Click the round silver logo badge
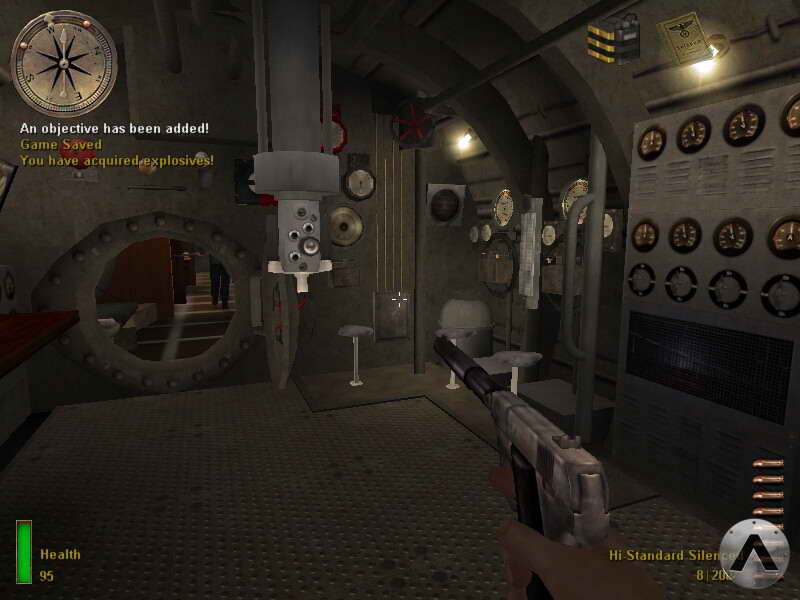800x600 pixels. (753, 553)
